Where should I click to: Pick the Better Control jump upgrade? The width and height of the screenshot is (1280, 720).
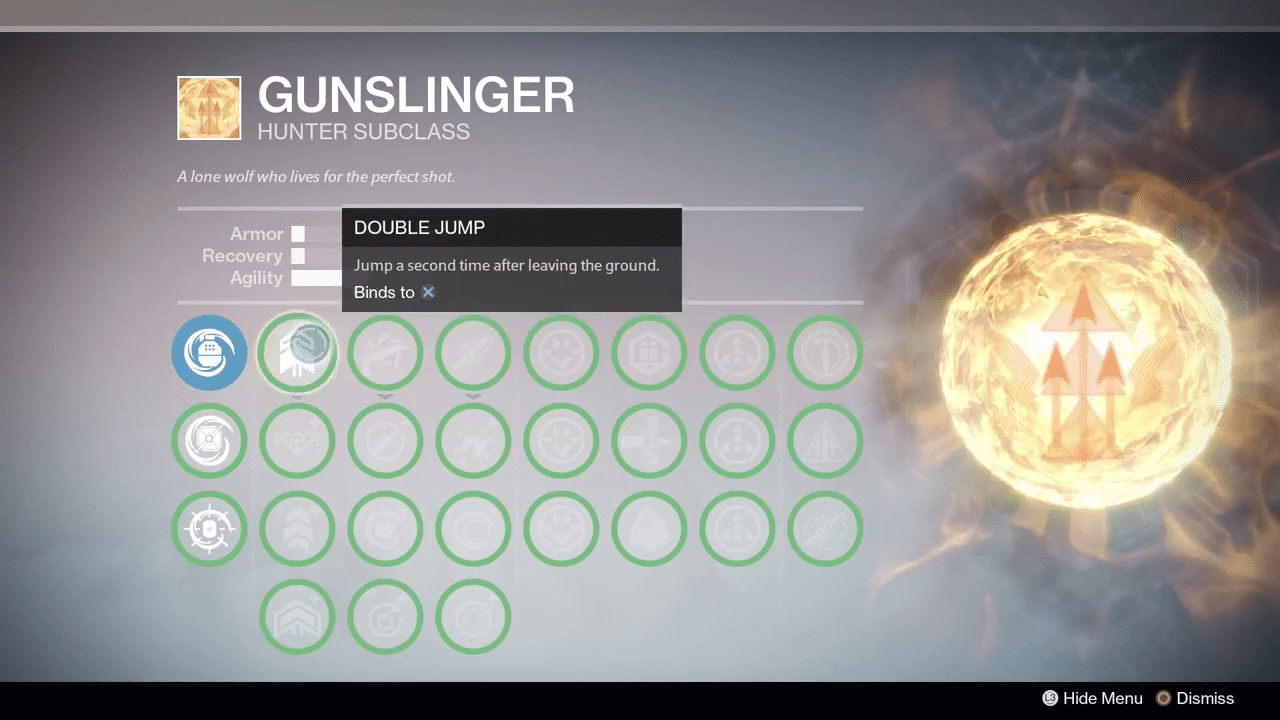coord(297,440)
